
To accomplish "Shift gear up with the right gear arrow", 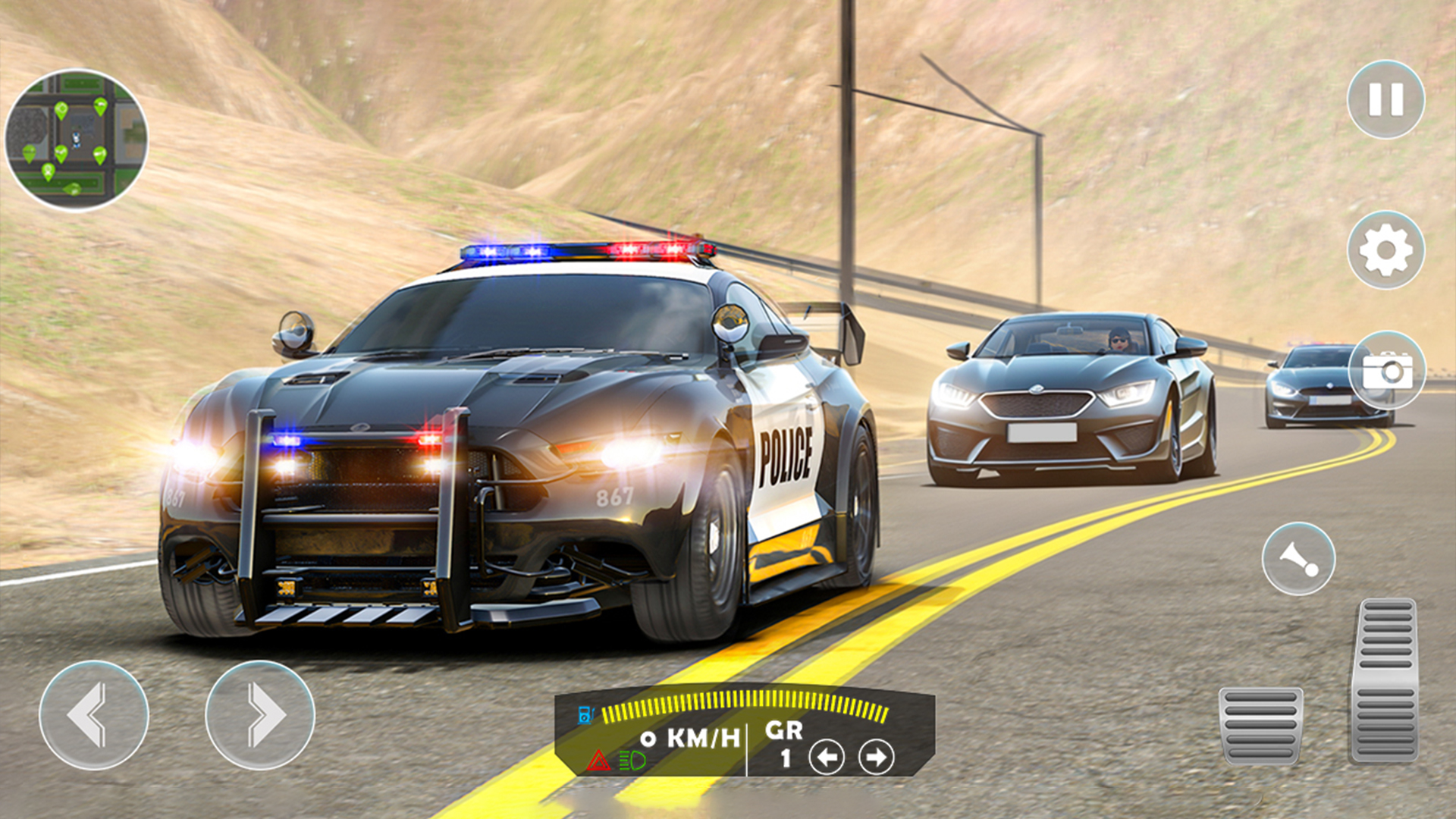I will [876, 757].
